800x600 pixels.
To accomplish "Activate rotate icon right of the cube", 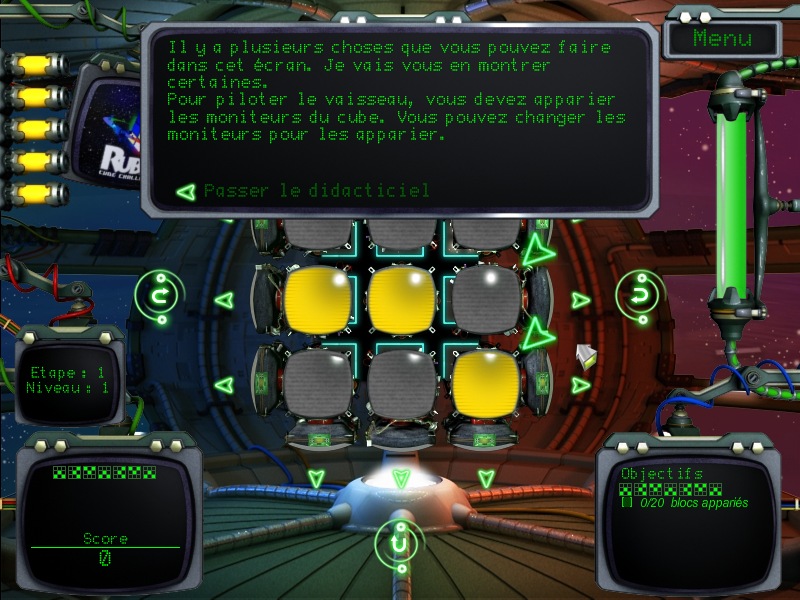I will [636, 294].
